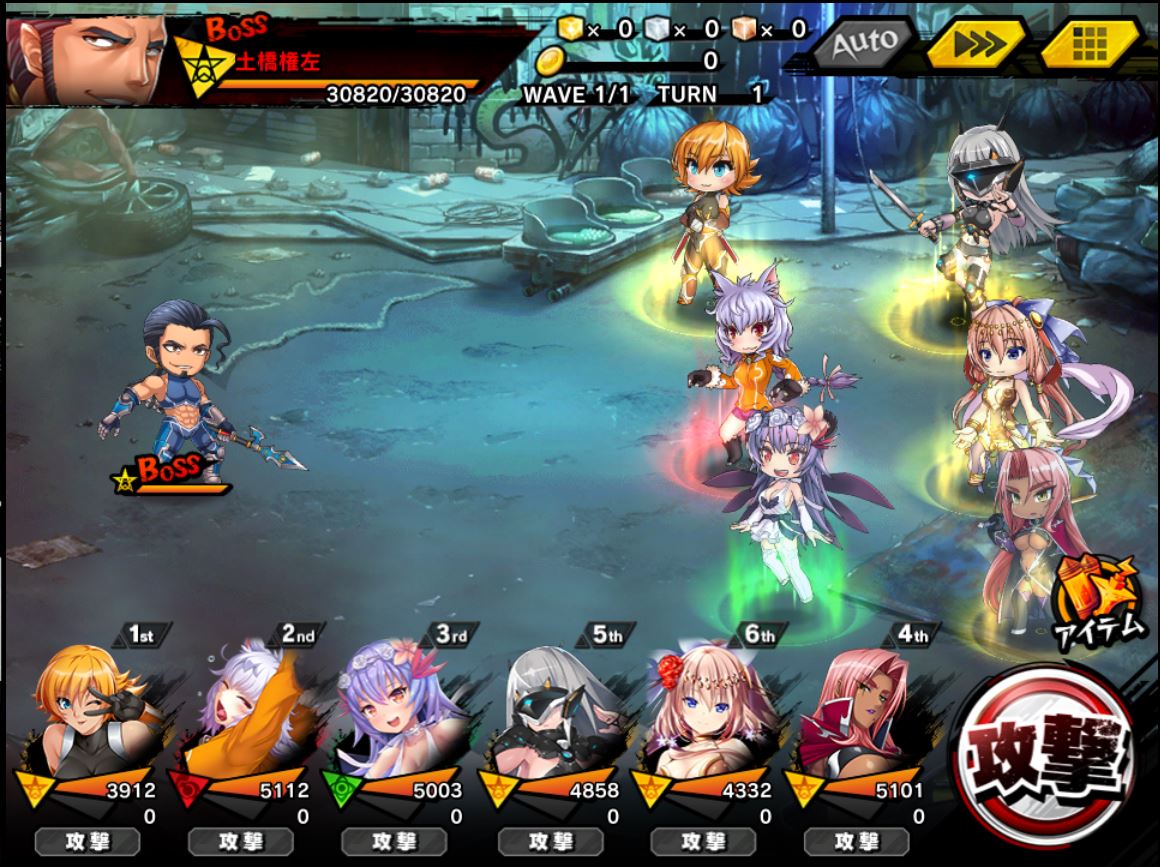
Task: Click 攻撃 button under the 4332 HP character
Action: (703, 842)
